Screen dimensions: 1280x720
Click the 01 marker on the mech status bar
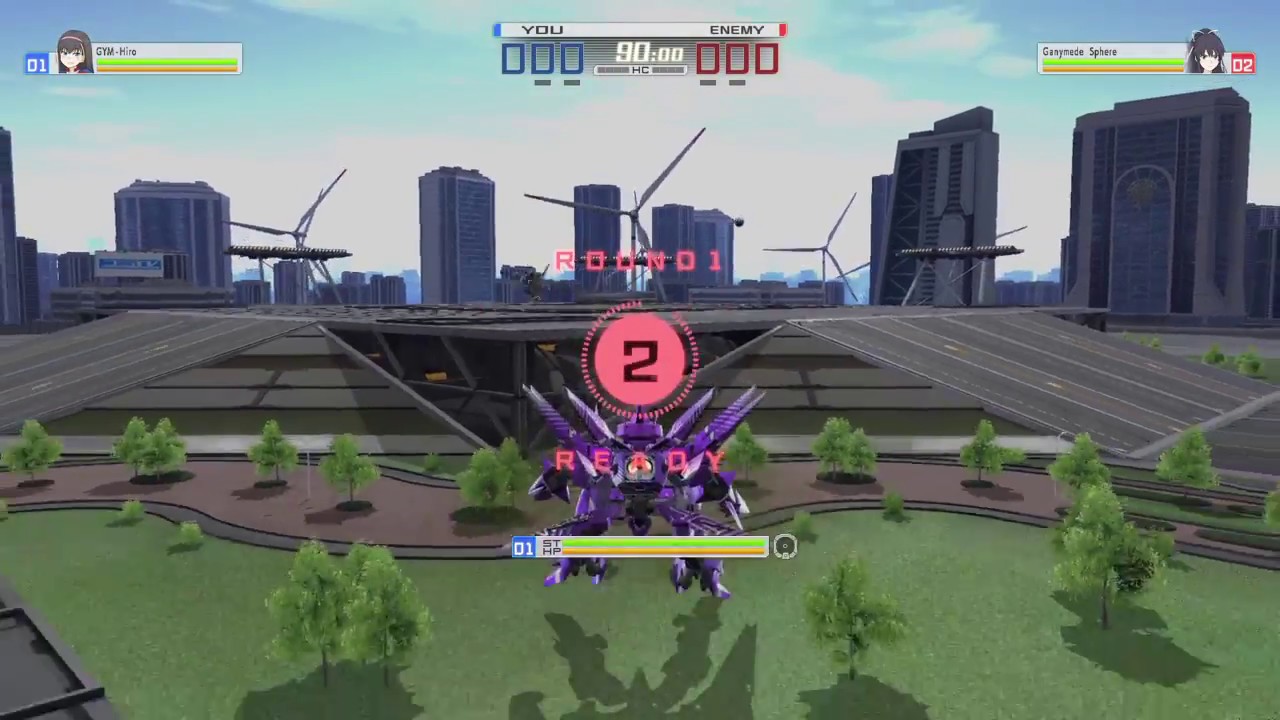523,548
